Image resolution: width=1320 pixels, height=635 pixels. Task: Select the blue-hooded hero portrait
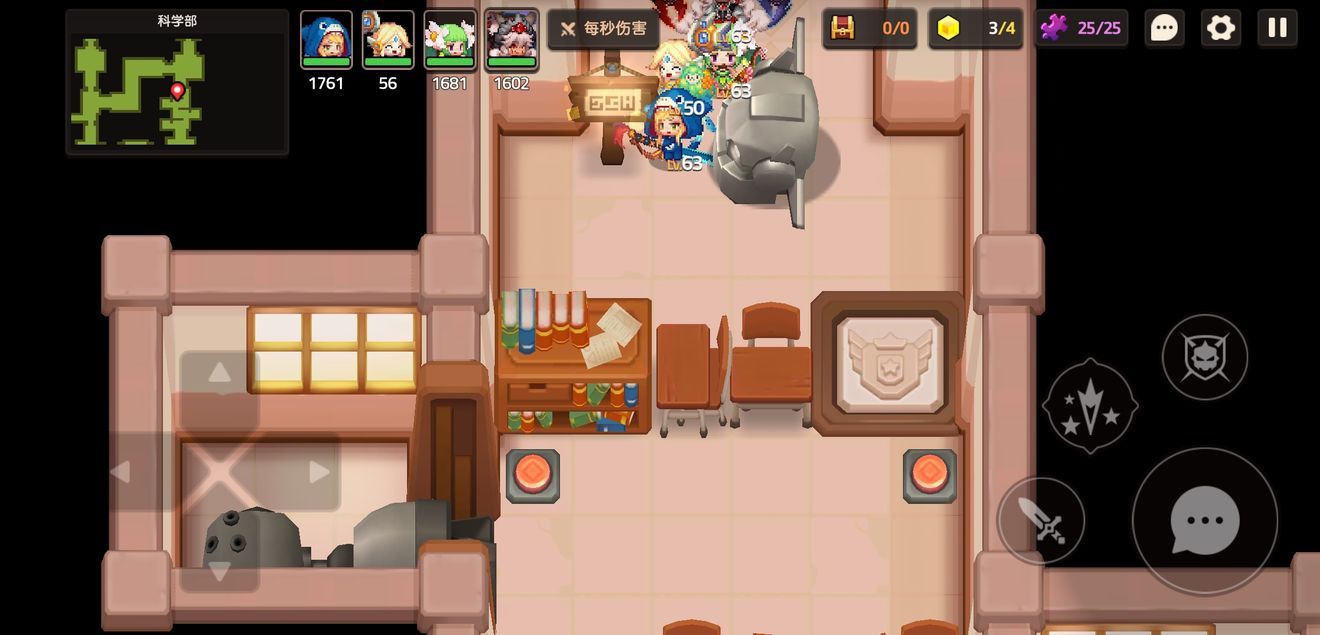point(326,41)
